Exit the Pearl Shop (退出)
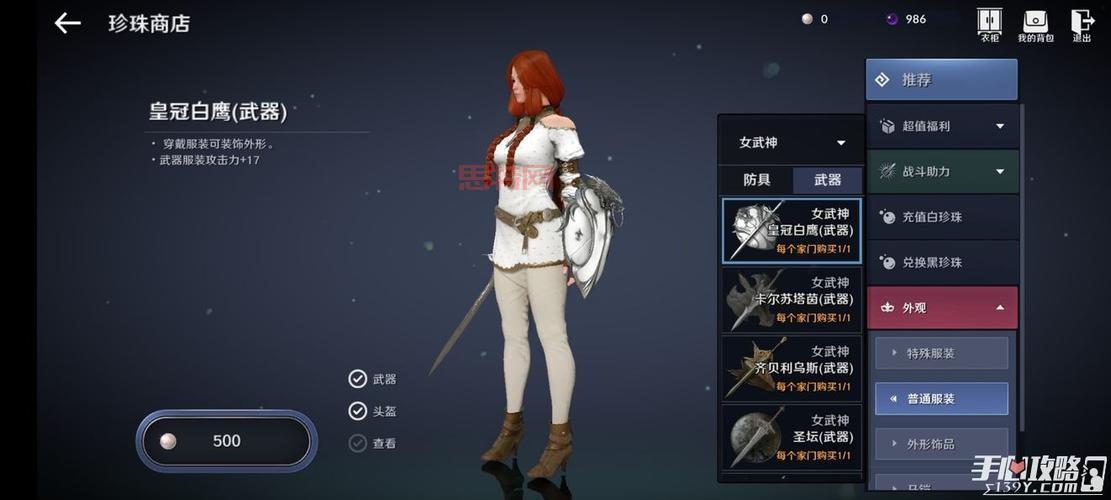 point(1081,23)
